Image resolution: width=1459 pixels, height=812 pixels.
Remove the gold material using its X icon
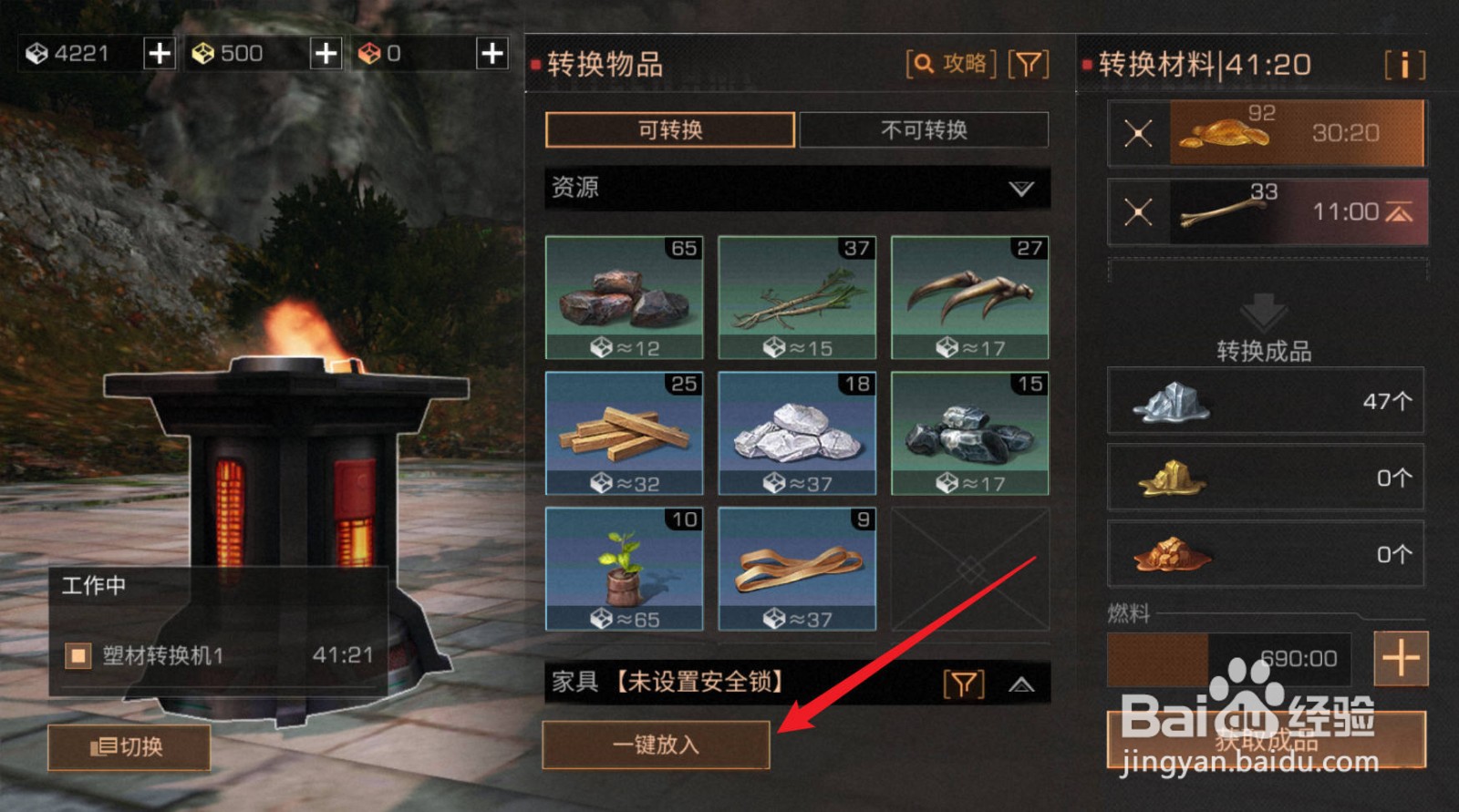coord(1138,132)
